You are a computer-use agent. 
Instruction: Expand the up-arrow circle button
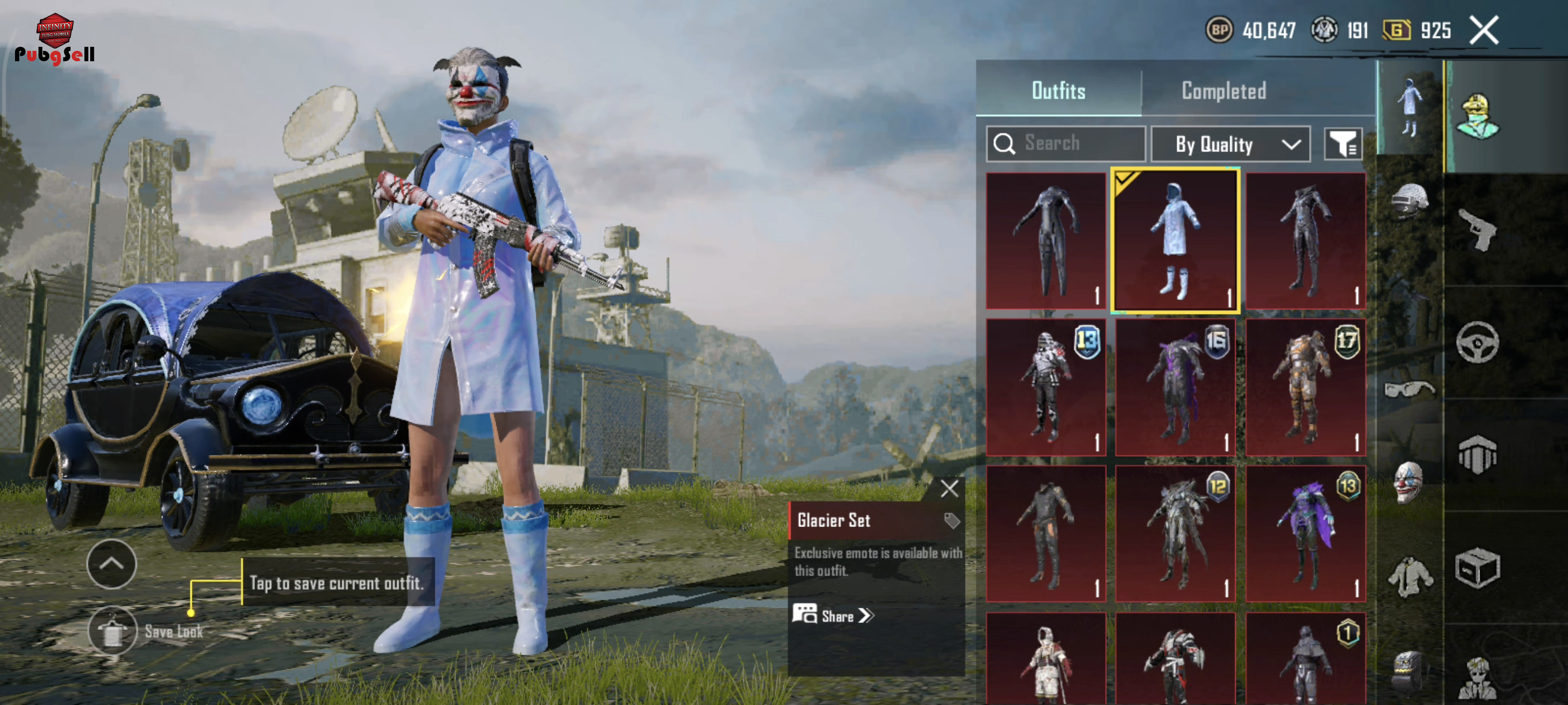point(112,564)
